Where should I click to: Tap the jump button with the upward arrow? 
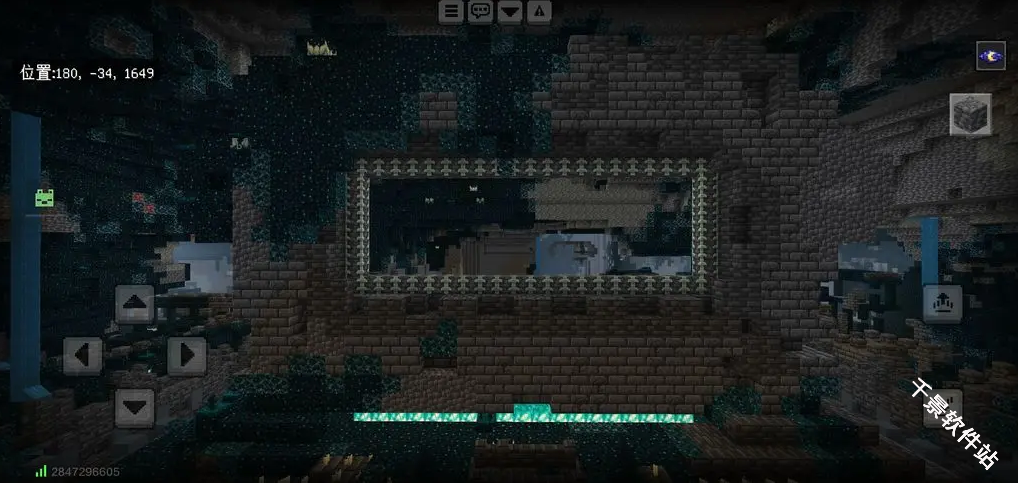[x=942, y=302]
